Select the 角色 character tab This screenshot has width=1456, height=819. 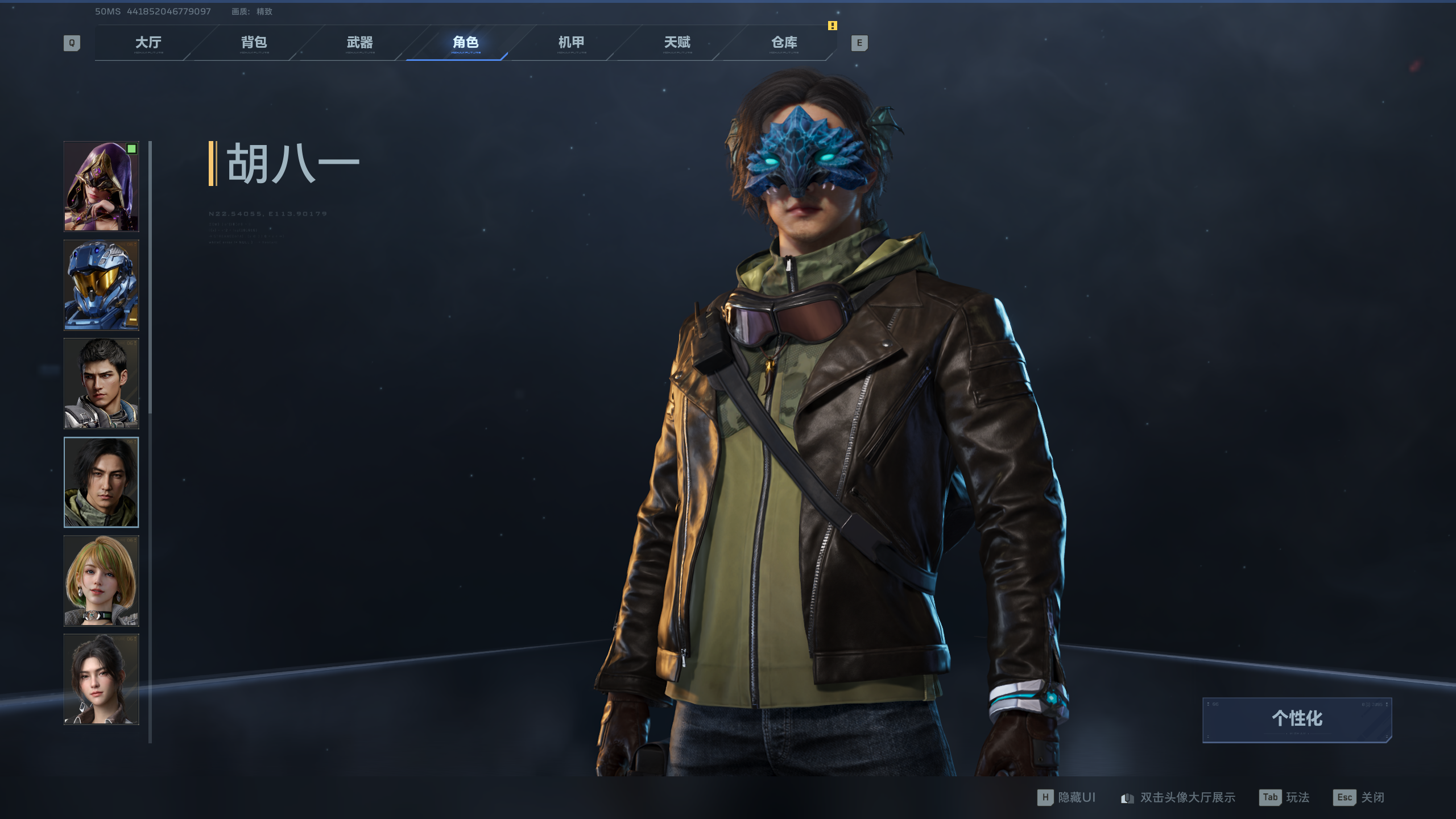pos(465,43)
